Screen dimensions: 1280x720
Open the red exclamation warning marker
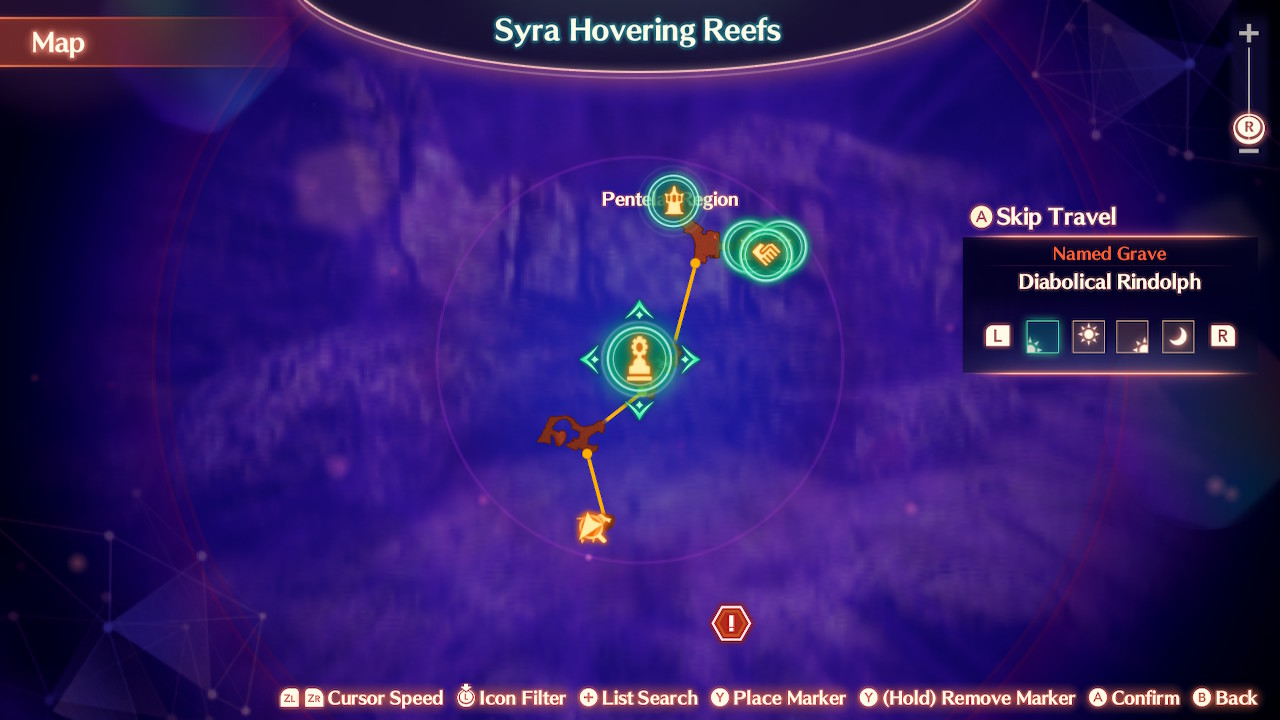click(731, 622)
